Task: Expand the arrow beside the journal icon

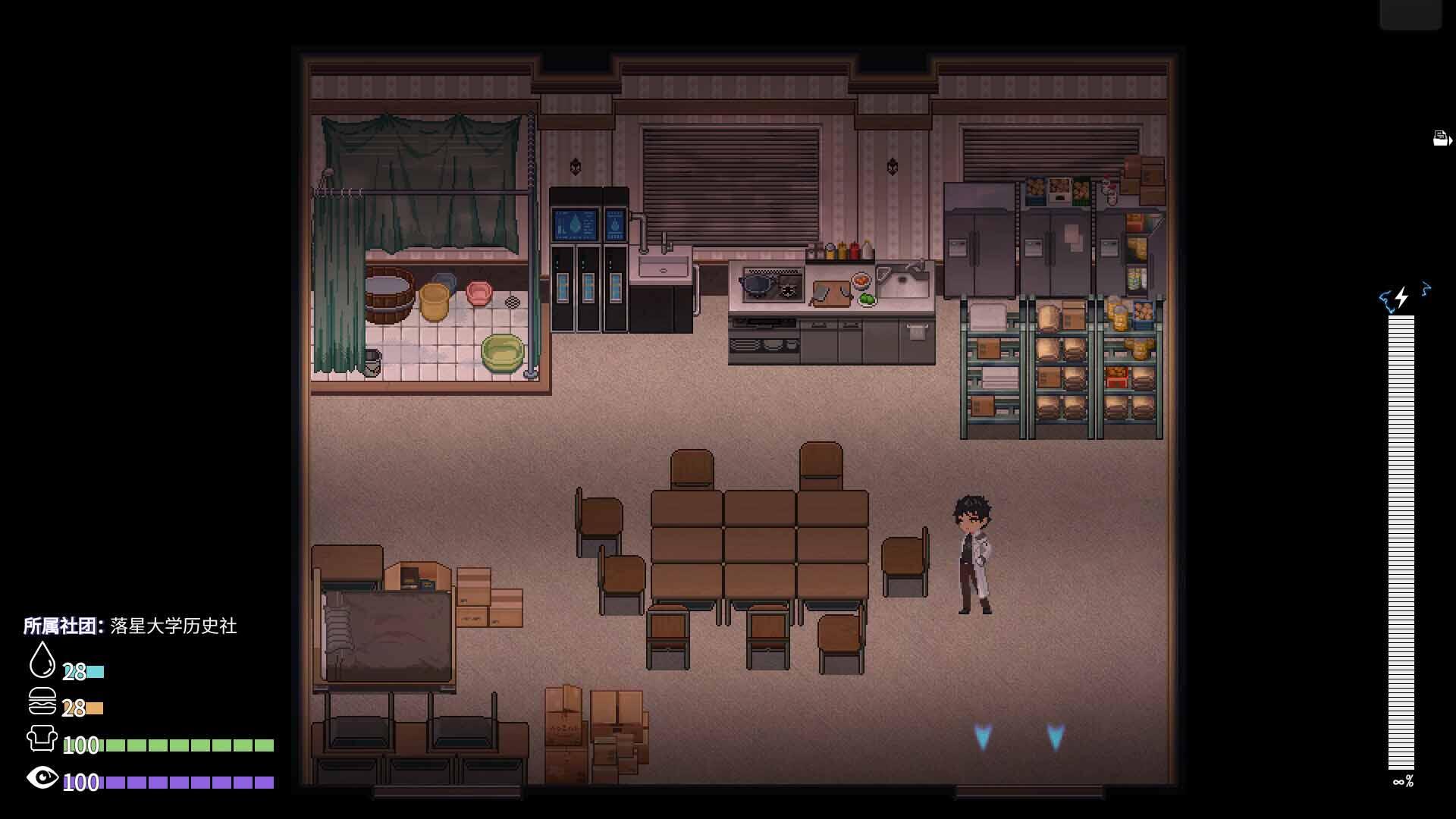Action: pos(1451,139)
